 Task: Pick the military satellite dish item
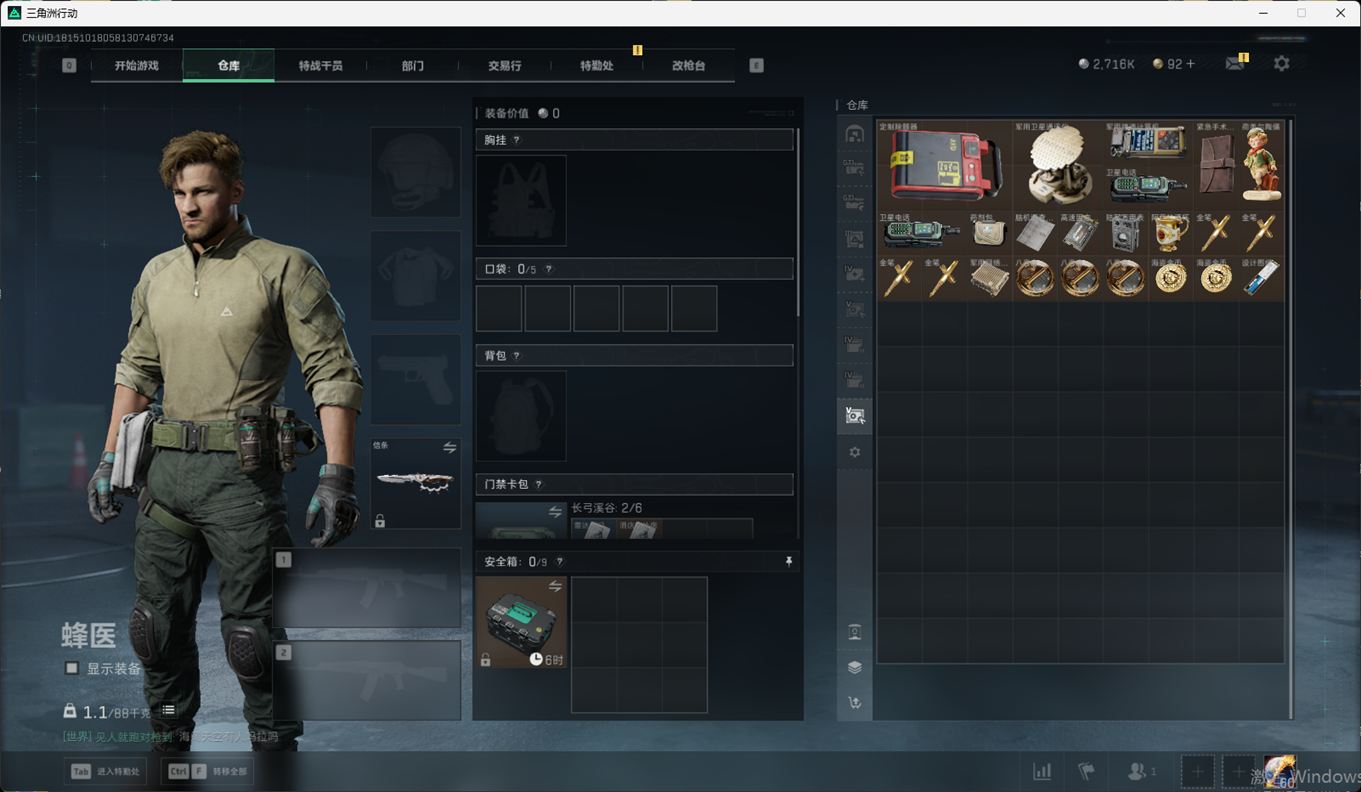1058,165
